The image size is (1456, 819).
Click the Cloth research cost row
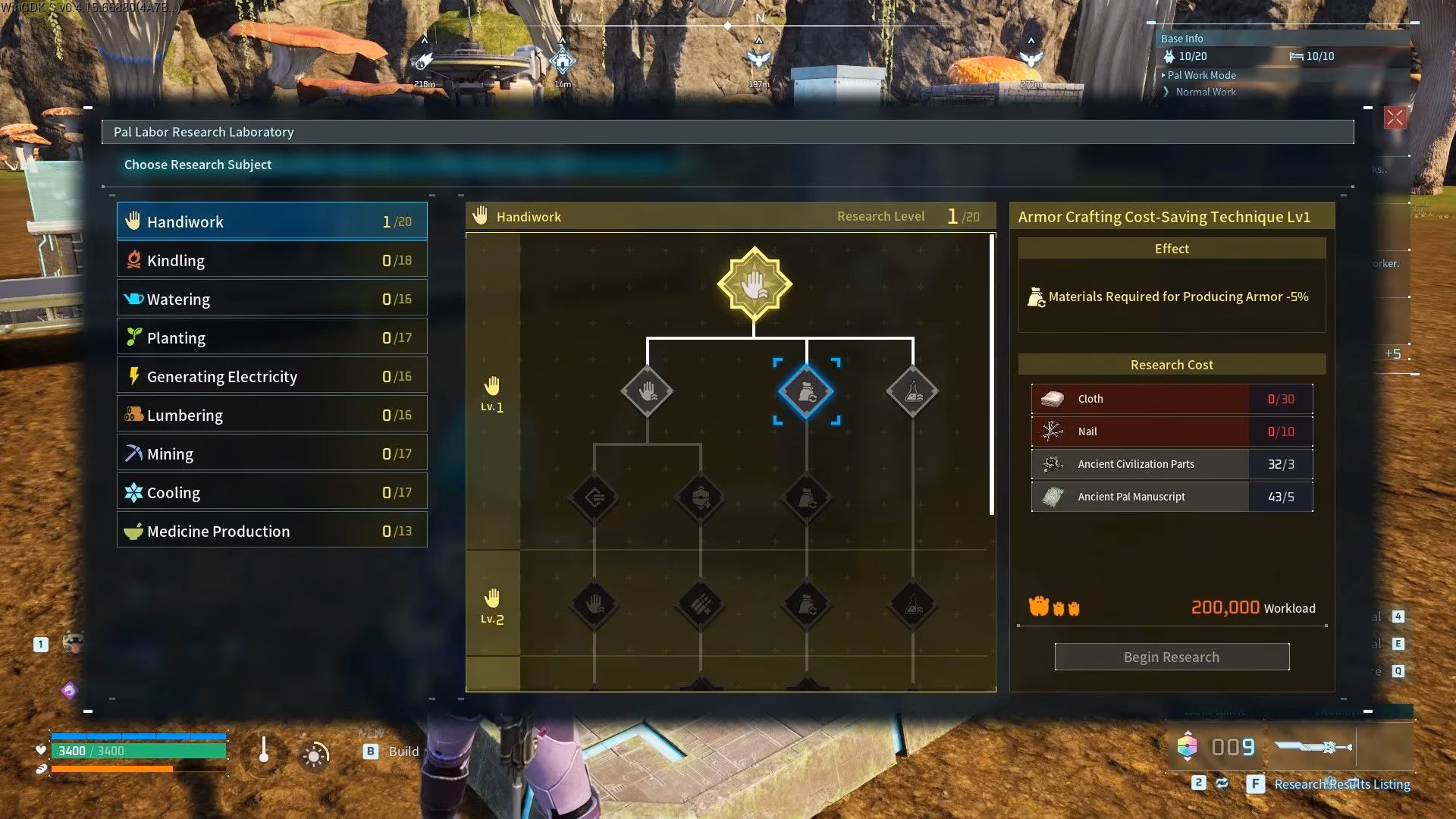pos(1172,399)
